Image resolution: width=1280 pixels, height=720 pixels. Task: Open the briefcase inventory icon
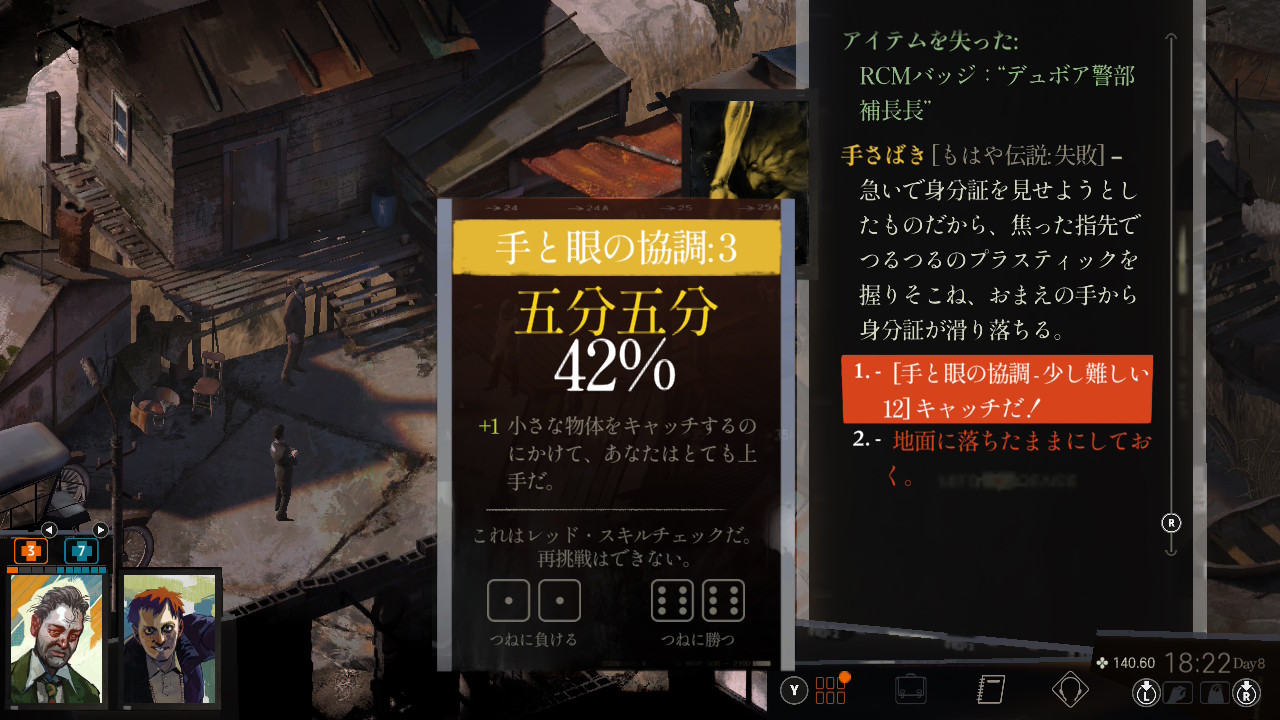tap(910, 689)
